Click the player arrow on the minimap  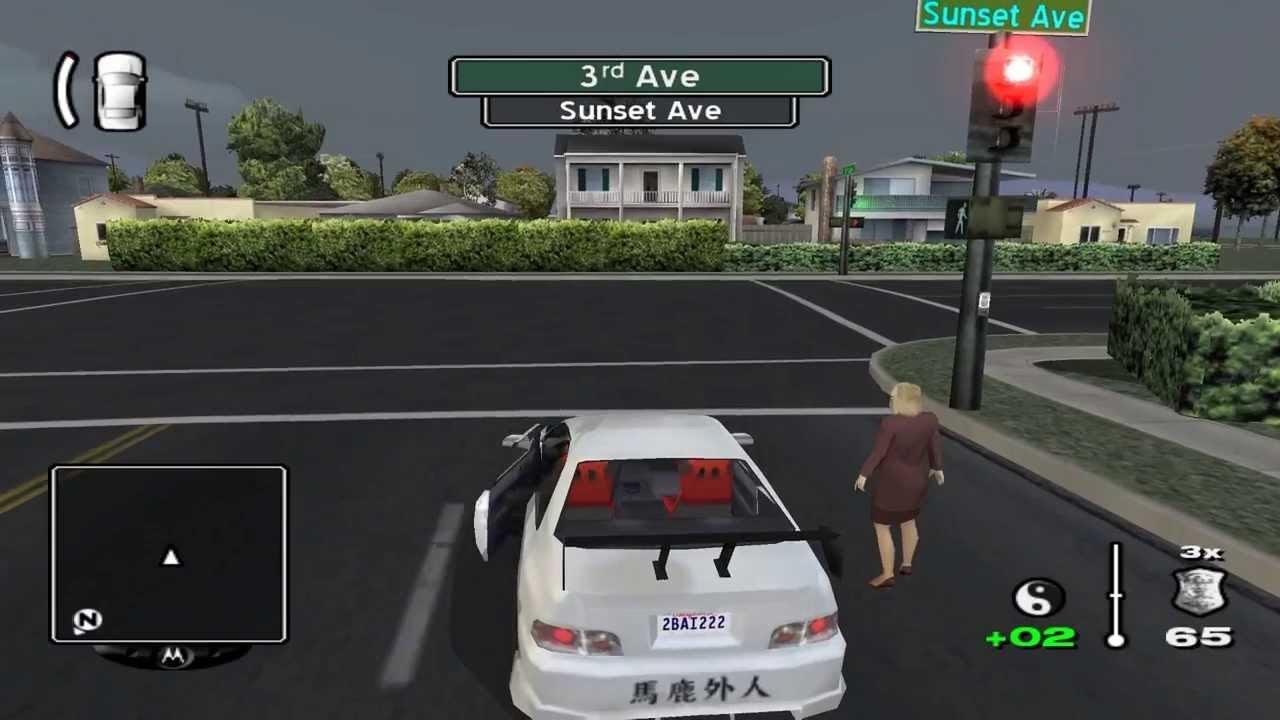169,559
